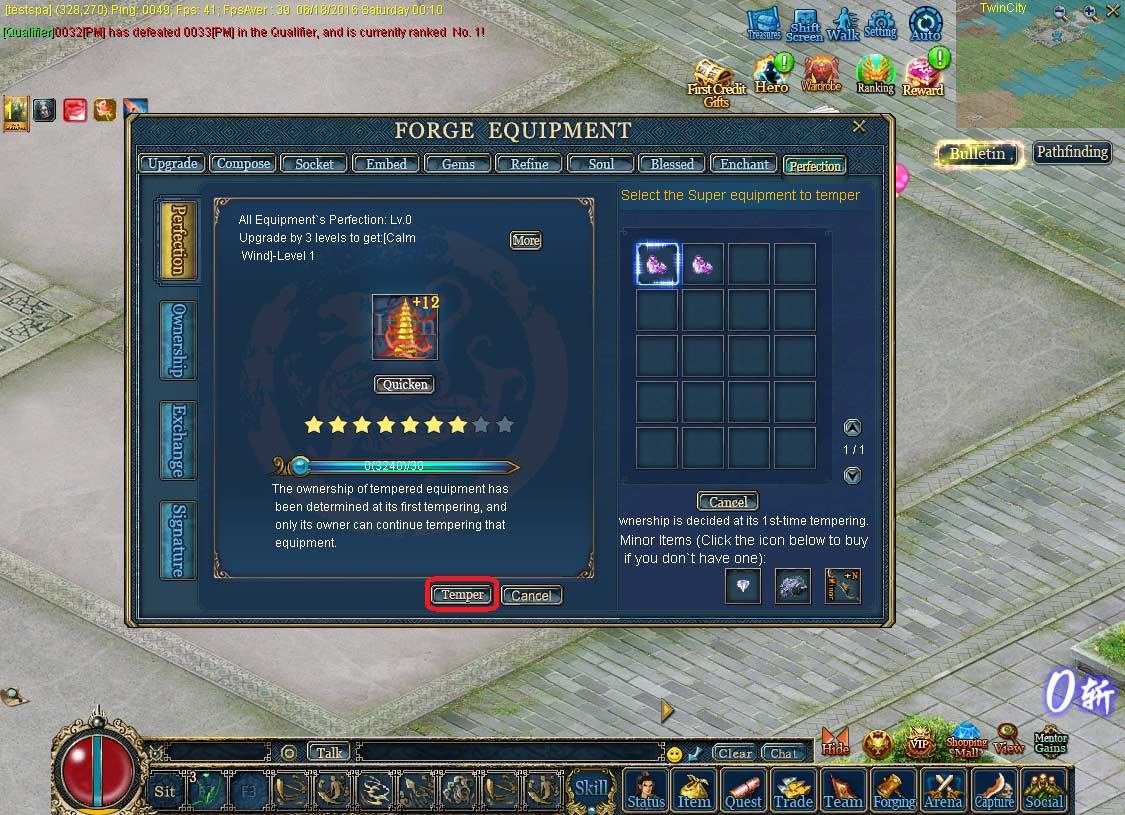Open the Ownership side tab

(178, 341)
